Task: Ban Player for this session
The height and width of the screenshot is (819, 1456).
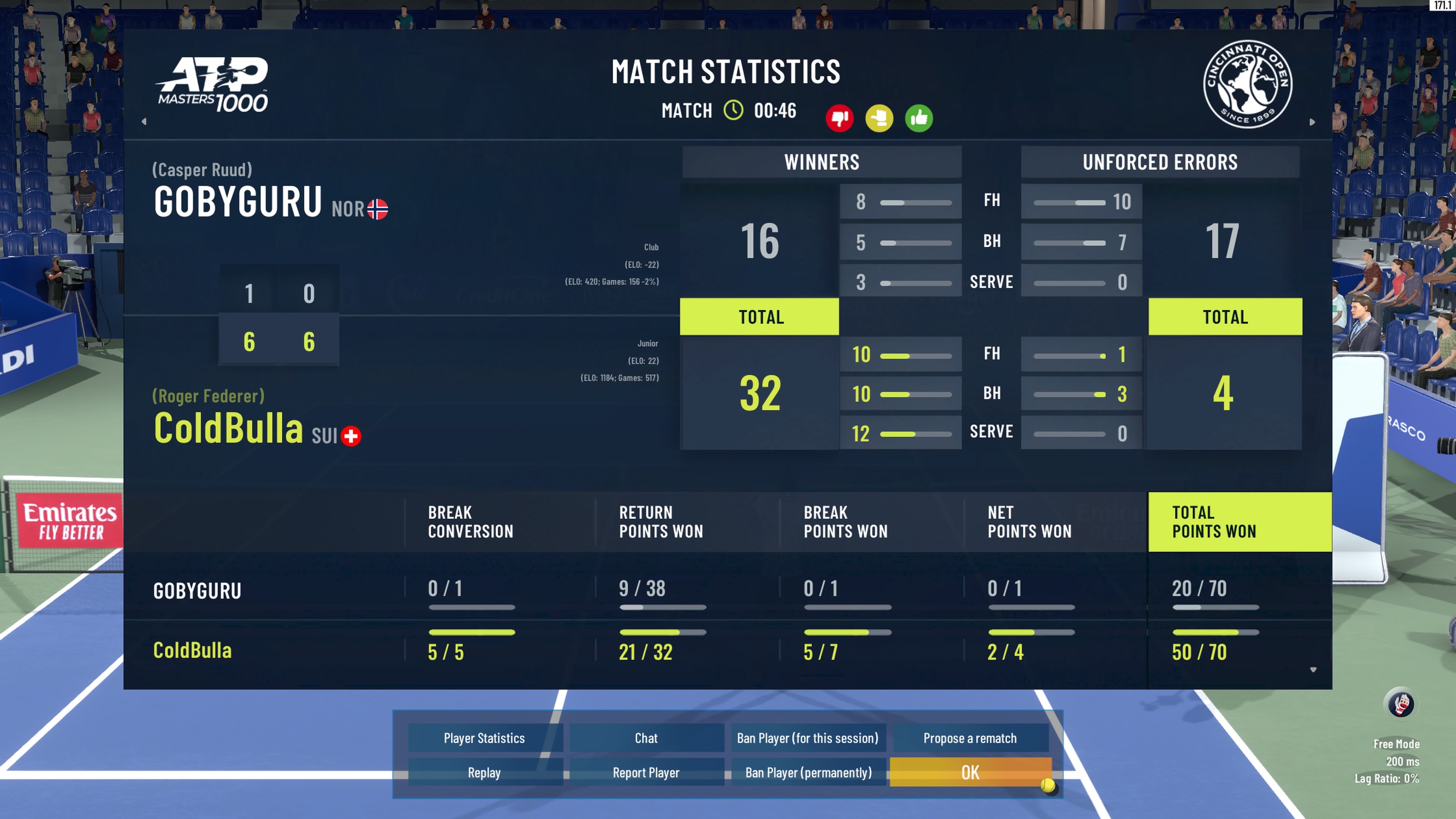Action: click(x=808, y=738)
